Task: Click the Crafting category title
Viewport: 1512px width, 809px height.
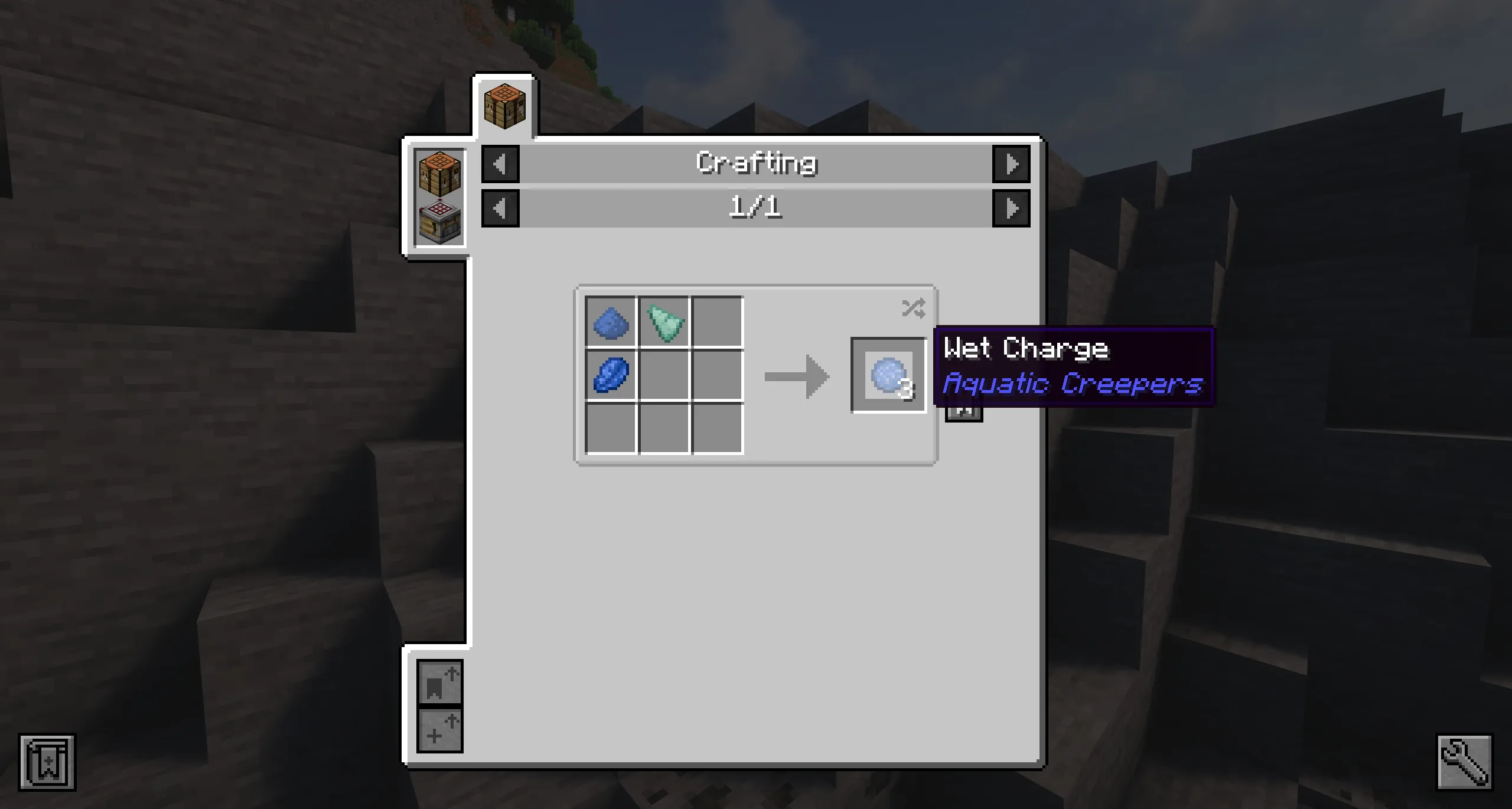Action: click(x=756, y=163)
